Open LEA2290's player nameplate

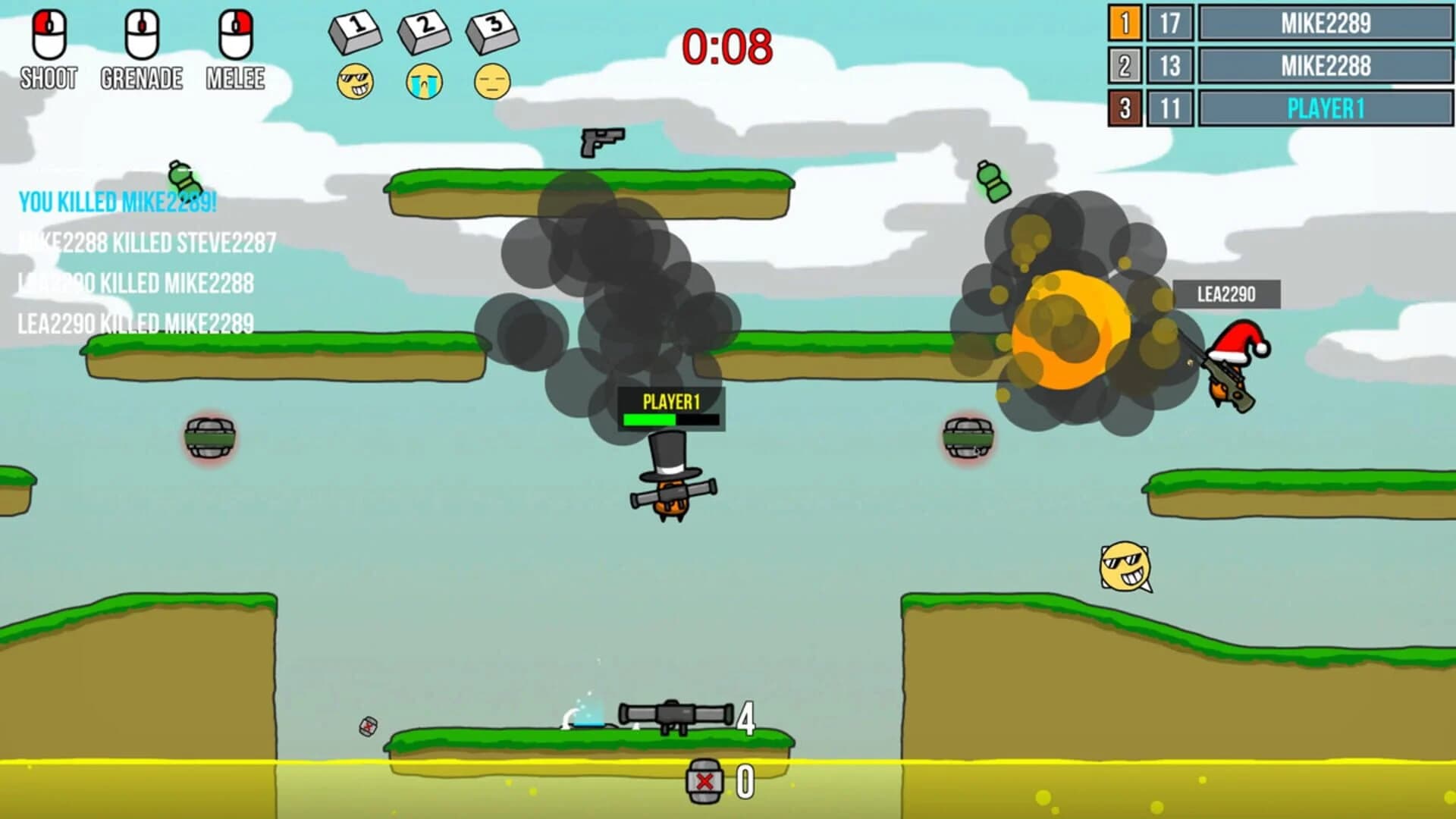(x=1228, y=293)
